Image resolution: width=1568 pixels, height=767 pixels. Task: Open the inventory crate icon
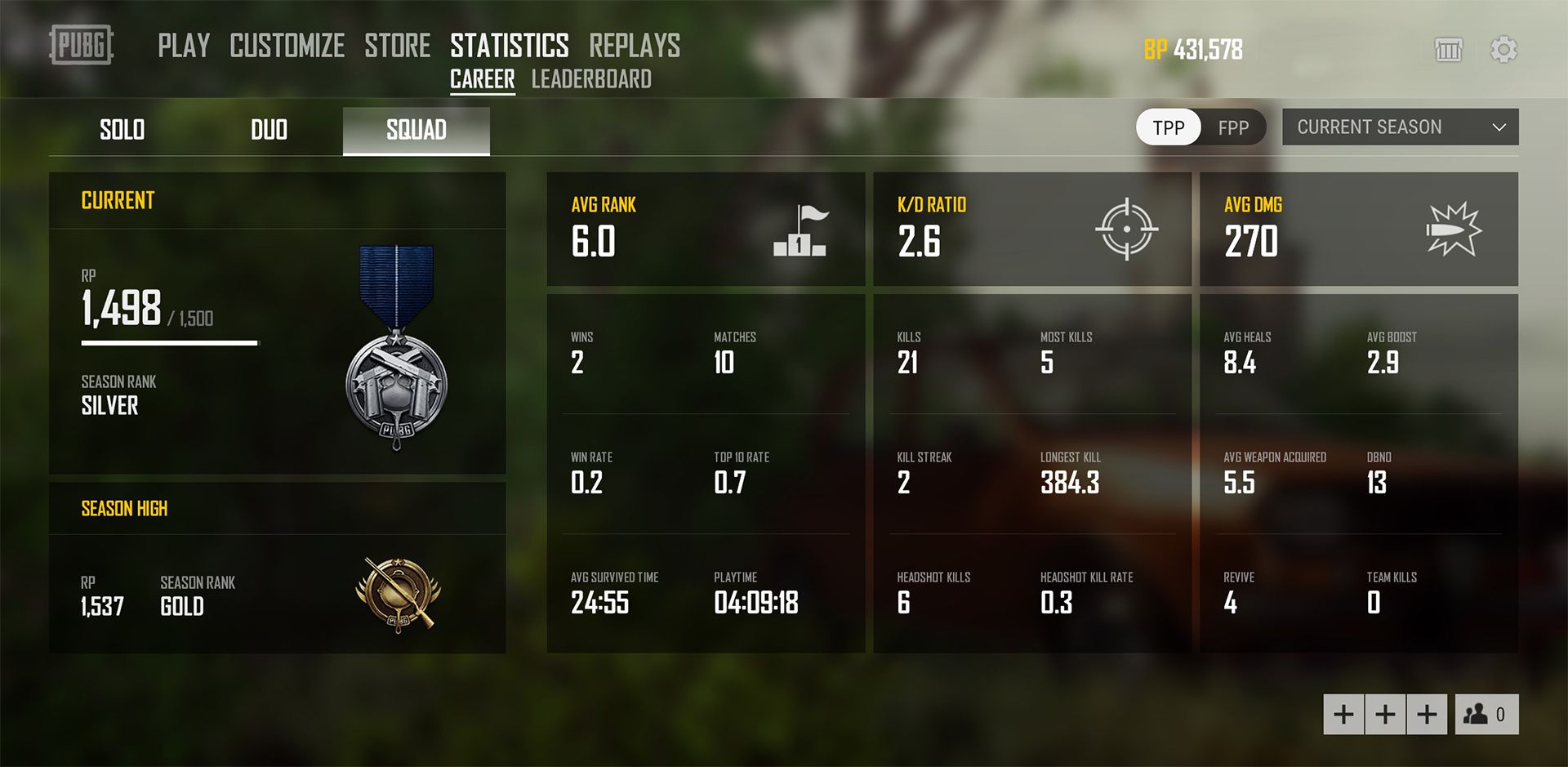[x=1449, y=50]
